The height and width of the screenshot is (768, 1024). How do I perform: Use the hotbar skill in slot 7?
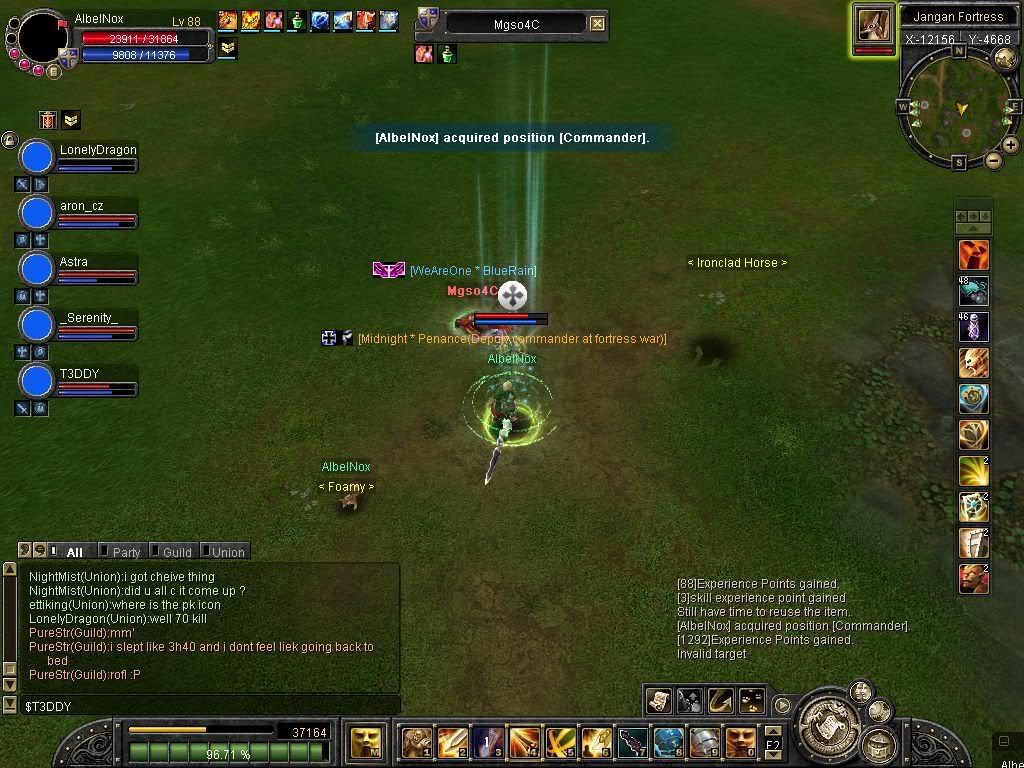tap(632, 742)
